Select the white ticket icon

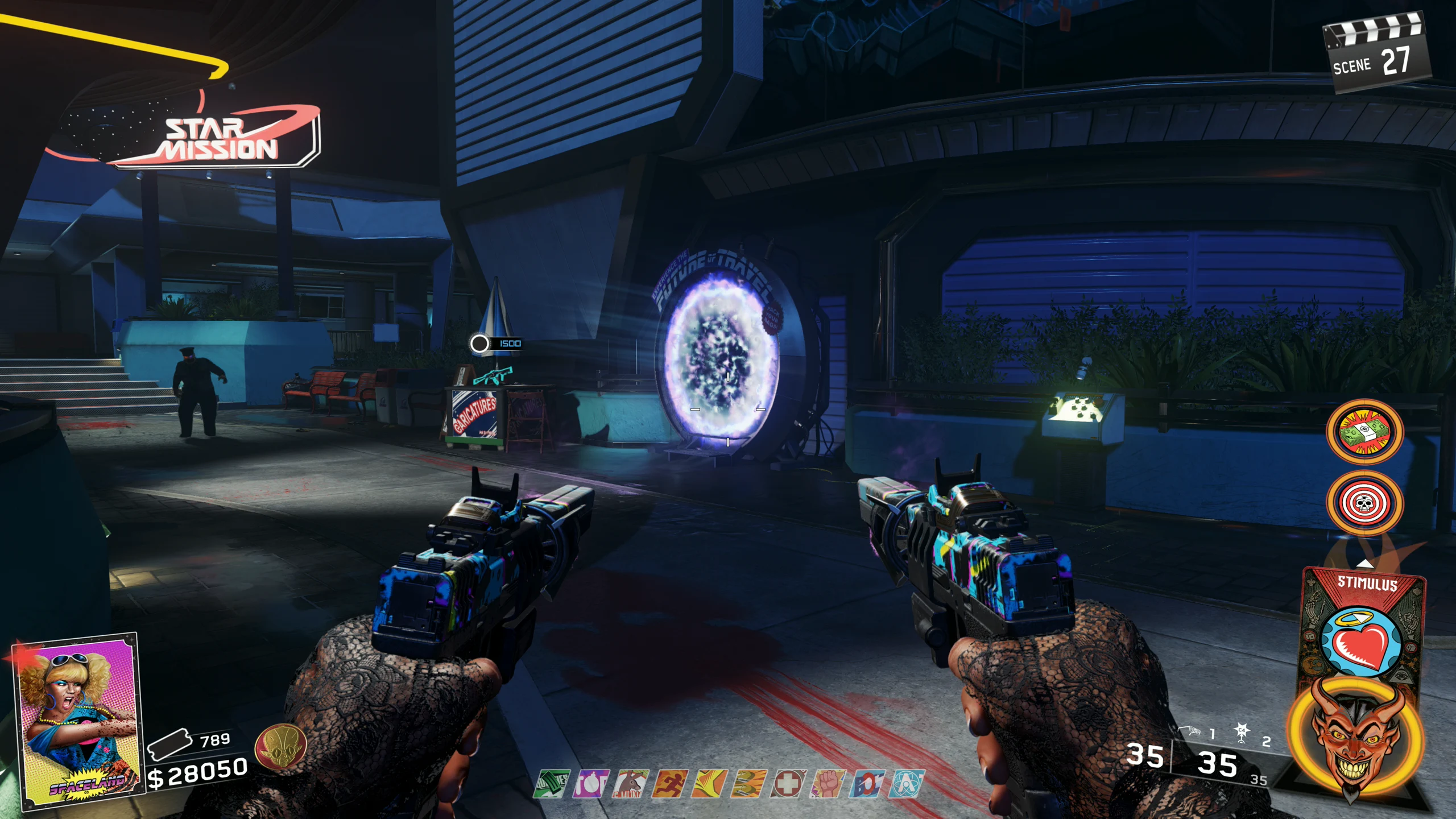point(169,743)
